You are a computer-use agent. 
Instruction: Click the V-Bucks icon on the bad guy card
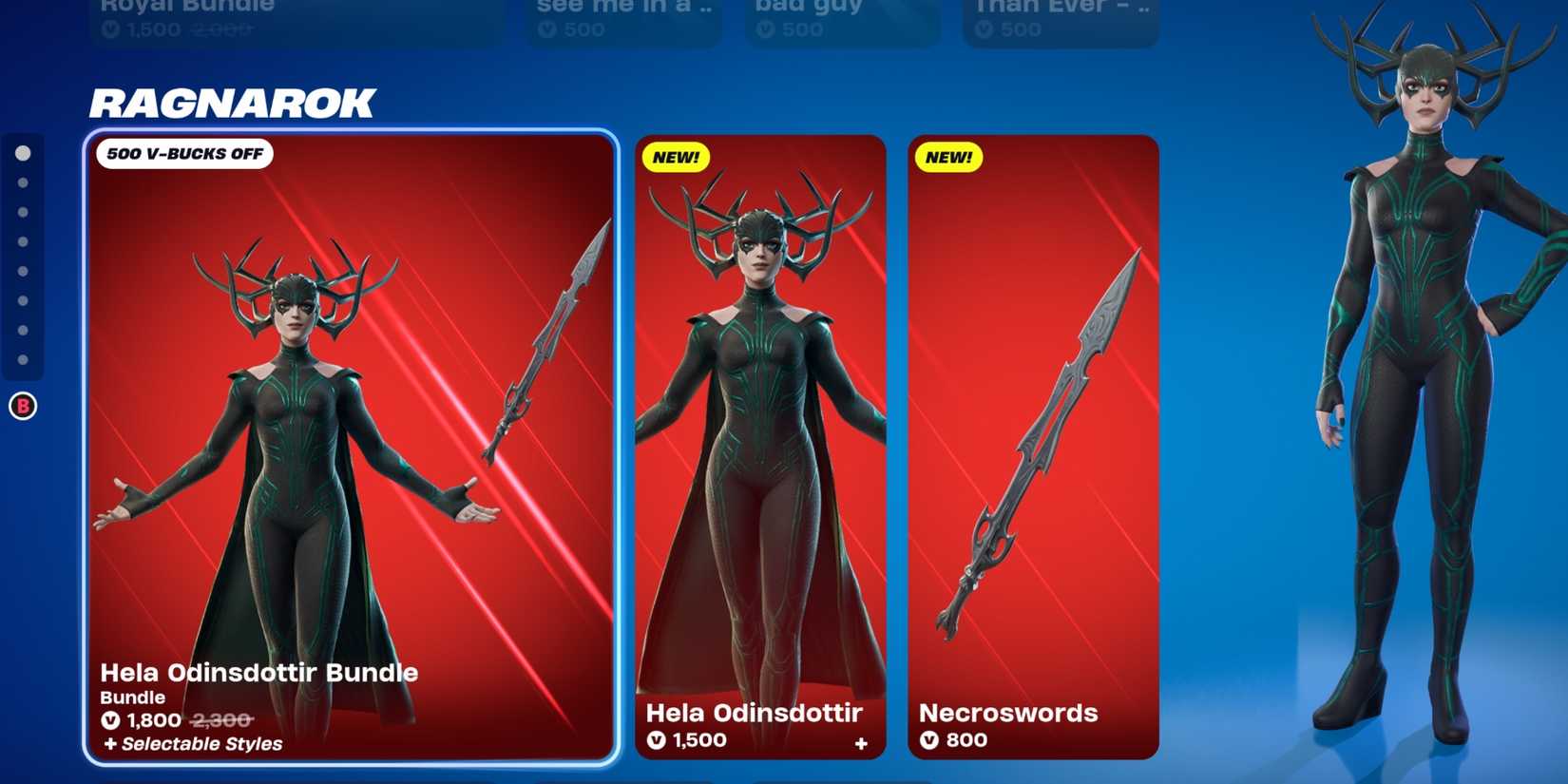pyautogui.click(x=766, y=27)
